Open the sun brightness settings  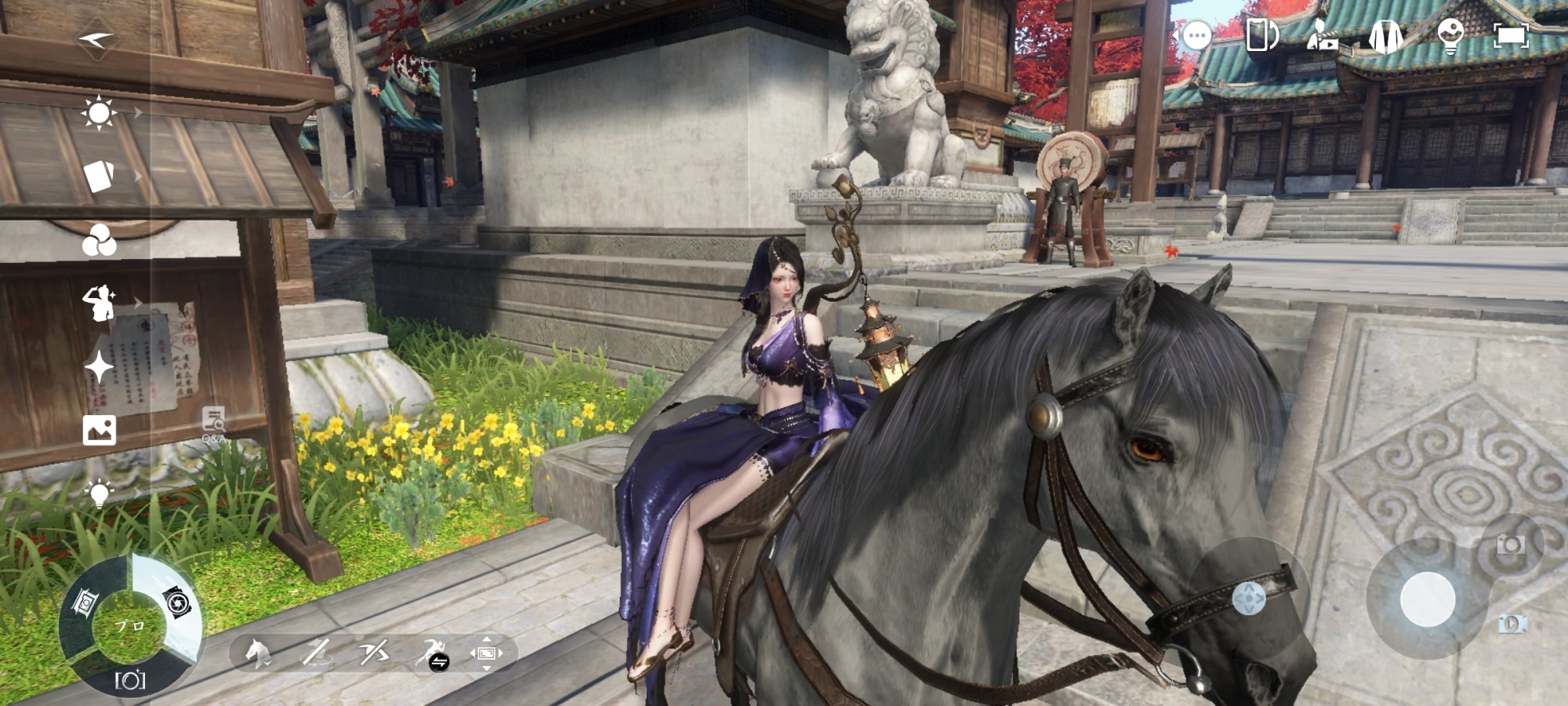(99, 113)
